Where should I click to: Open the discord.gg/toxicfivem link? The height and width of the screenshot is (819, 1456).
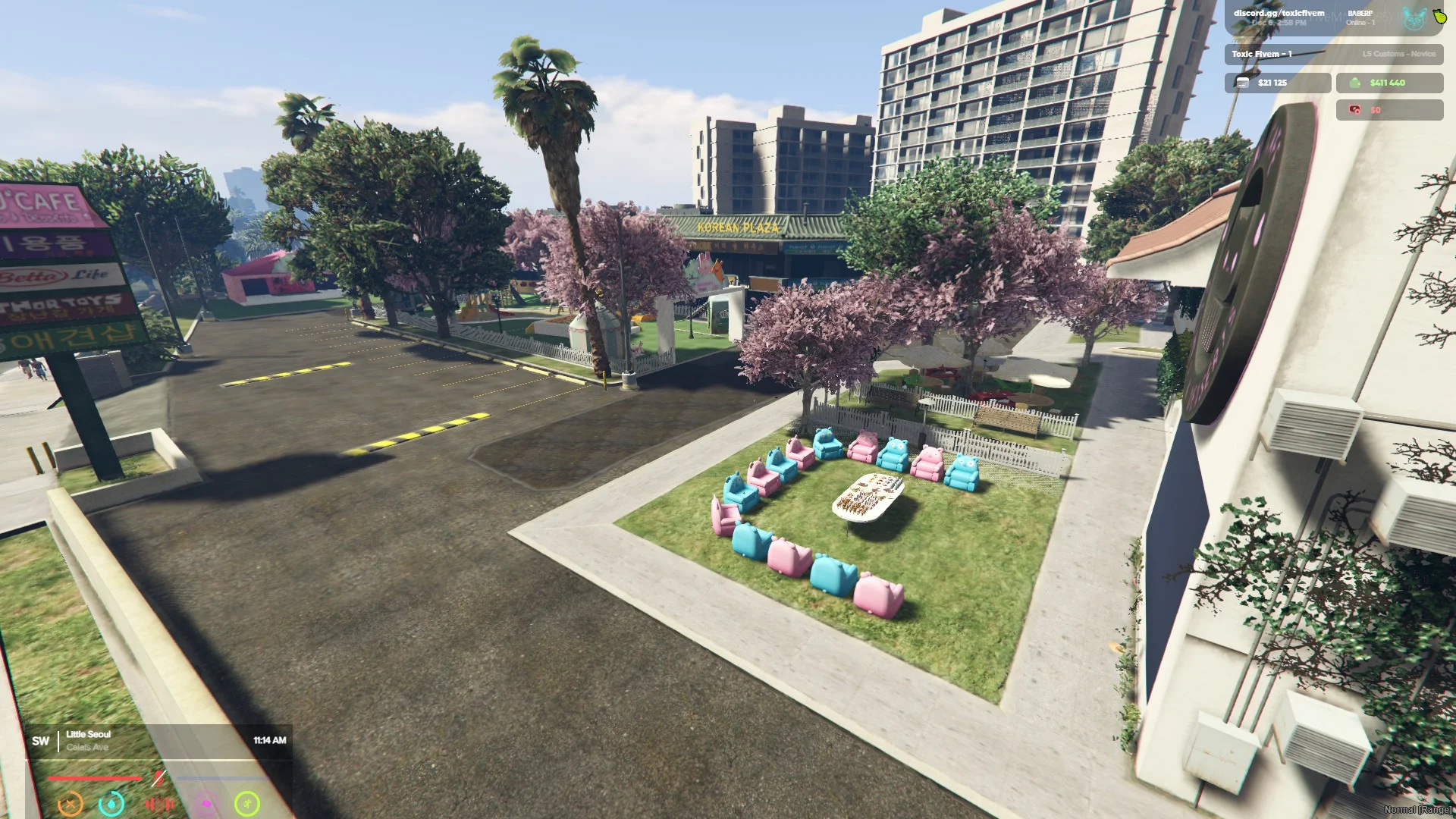(1279, 13)
